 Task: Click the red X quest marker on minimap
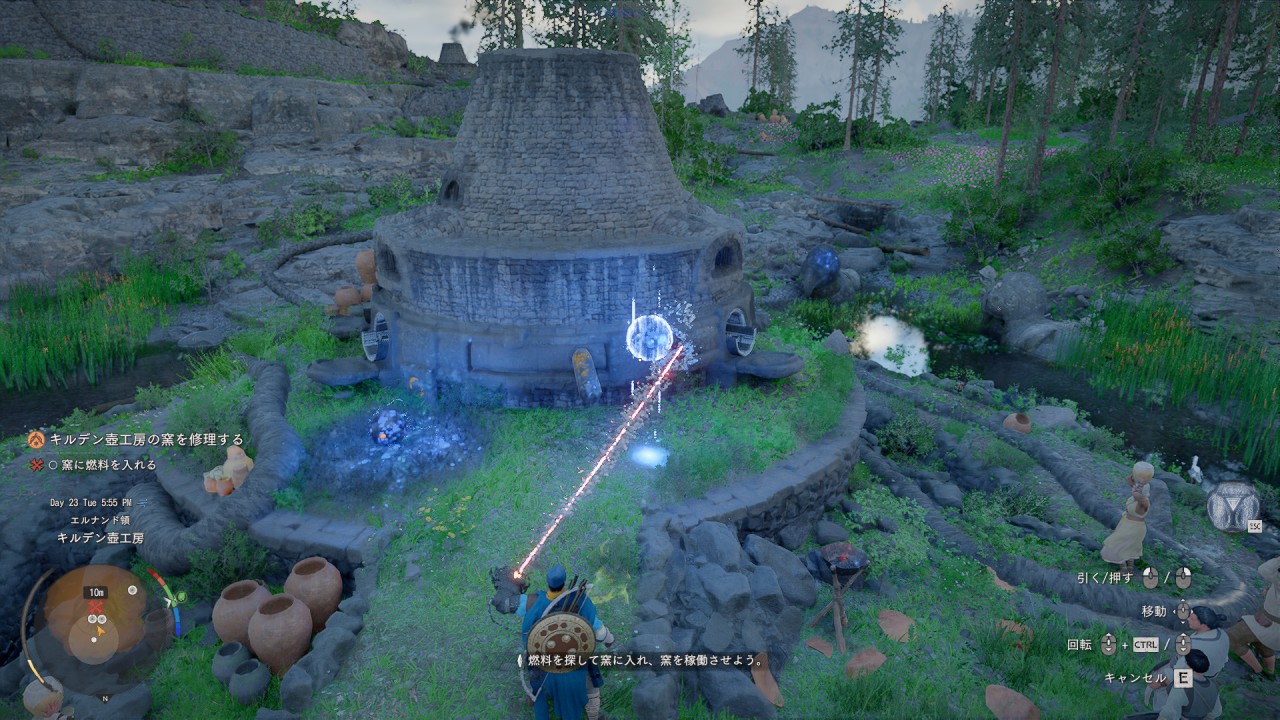point(96,606)
